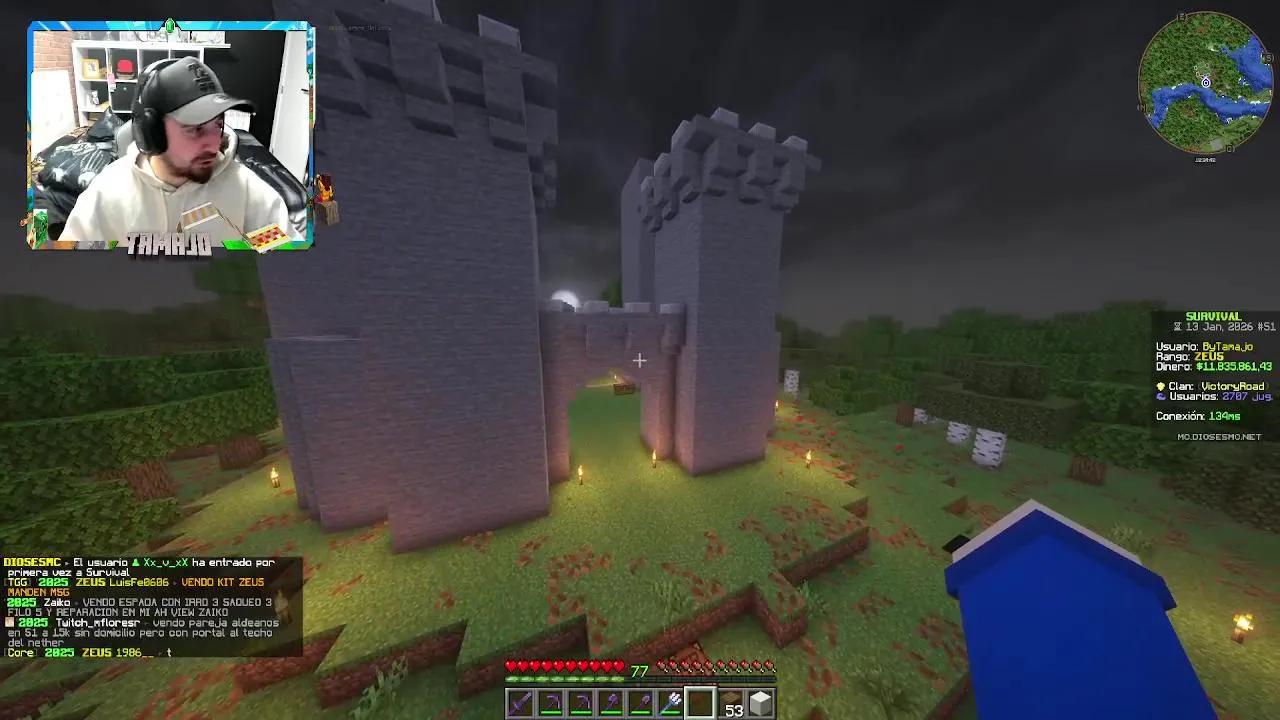Click the empty selected hotbar slot
Image resolution: width=1280 pixels, height=720 pixels.
699,703
